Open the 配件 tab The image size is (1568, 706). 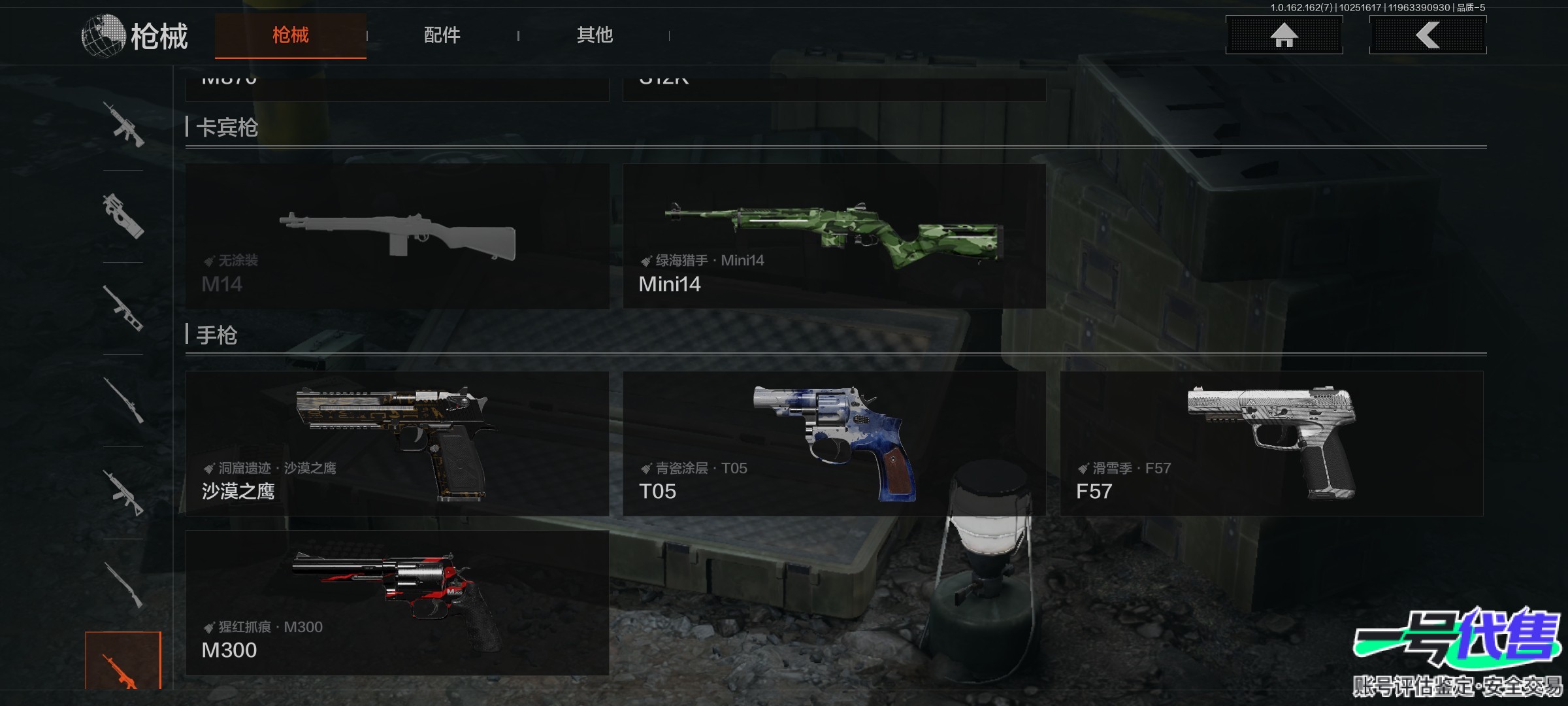click(x=442, y=35)
